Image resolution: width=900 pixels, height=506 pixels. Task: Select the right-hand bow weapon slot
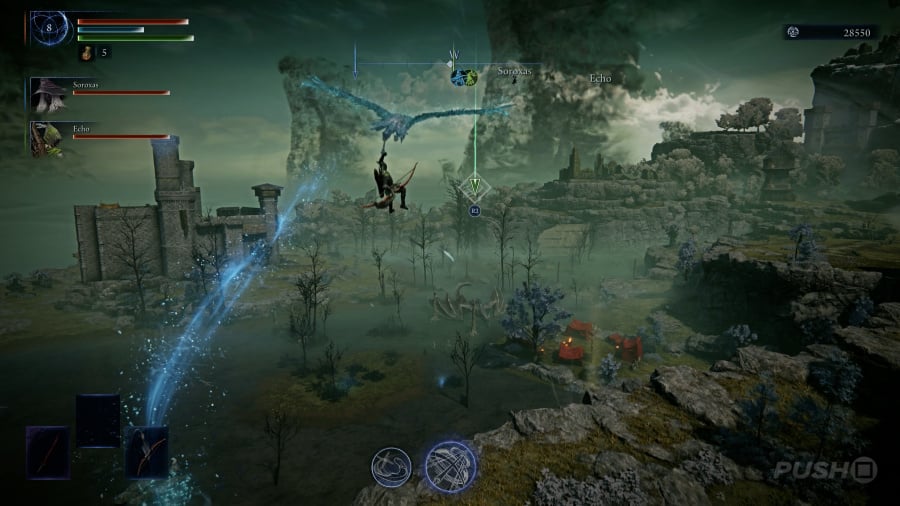[146, 450]
